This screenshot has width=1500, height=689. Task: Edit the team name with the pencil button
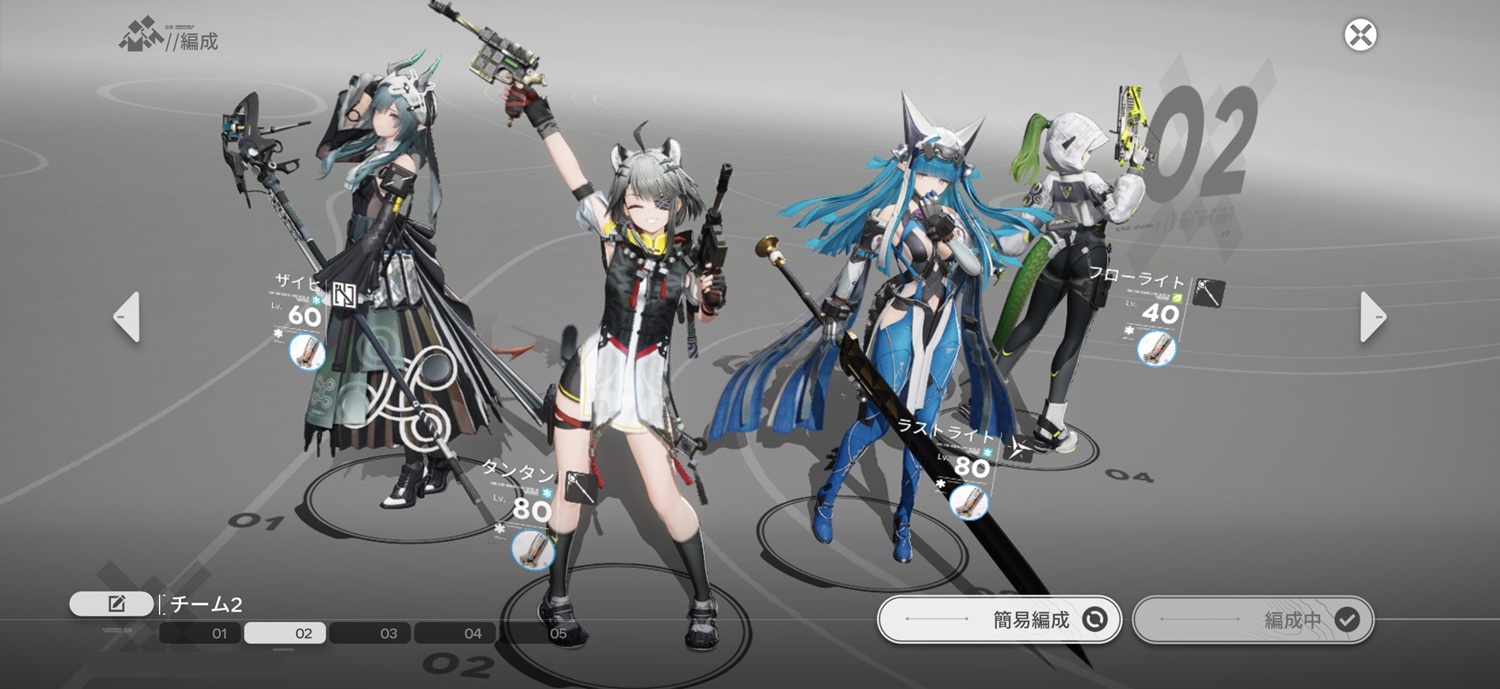112,604
